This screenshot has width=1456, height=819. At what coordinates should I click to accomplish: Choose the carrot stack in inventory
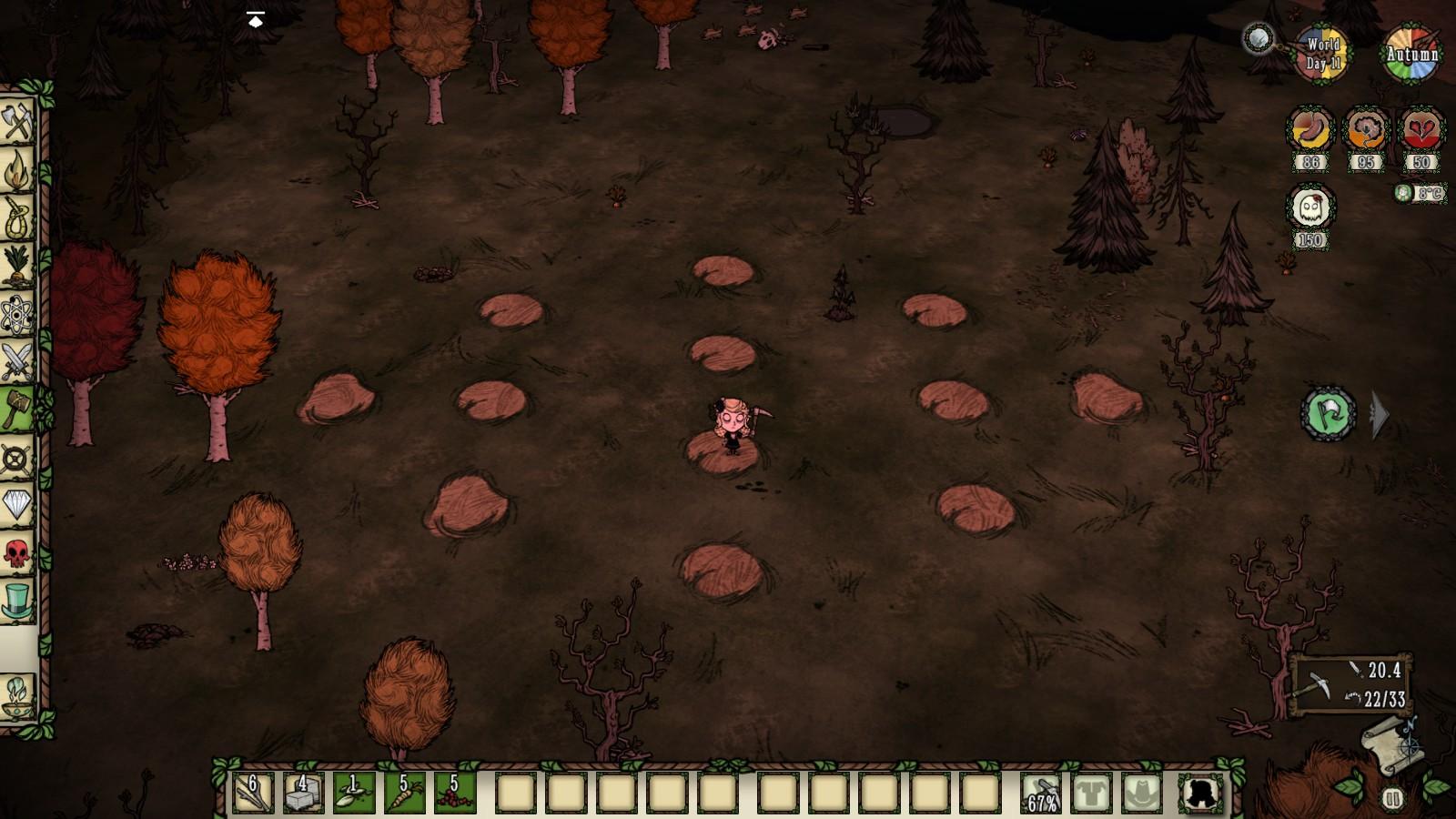[403, 793]
